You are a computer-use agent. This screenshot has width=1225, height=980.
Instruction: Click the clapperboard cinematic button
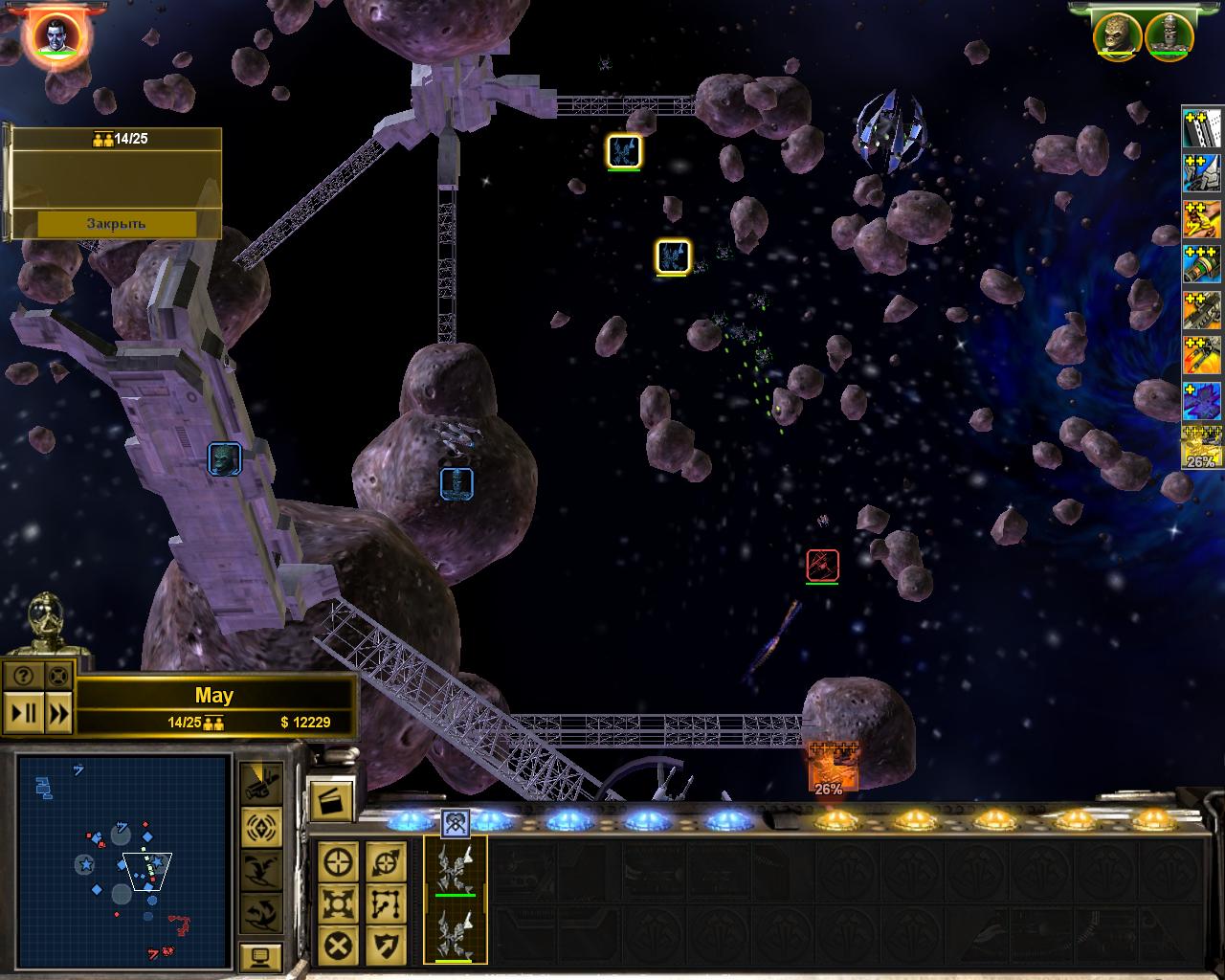(331, 801)
